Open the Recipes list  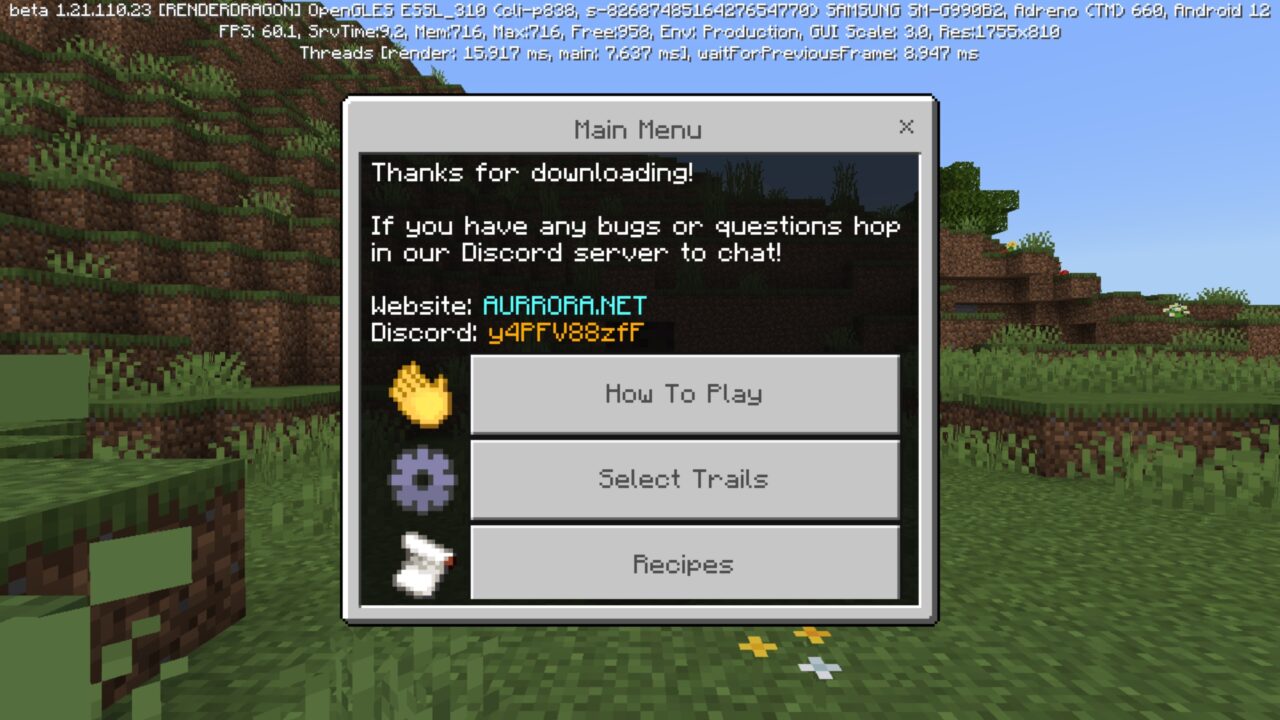(x=684, y=564)
